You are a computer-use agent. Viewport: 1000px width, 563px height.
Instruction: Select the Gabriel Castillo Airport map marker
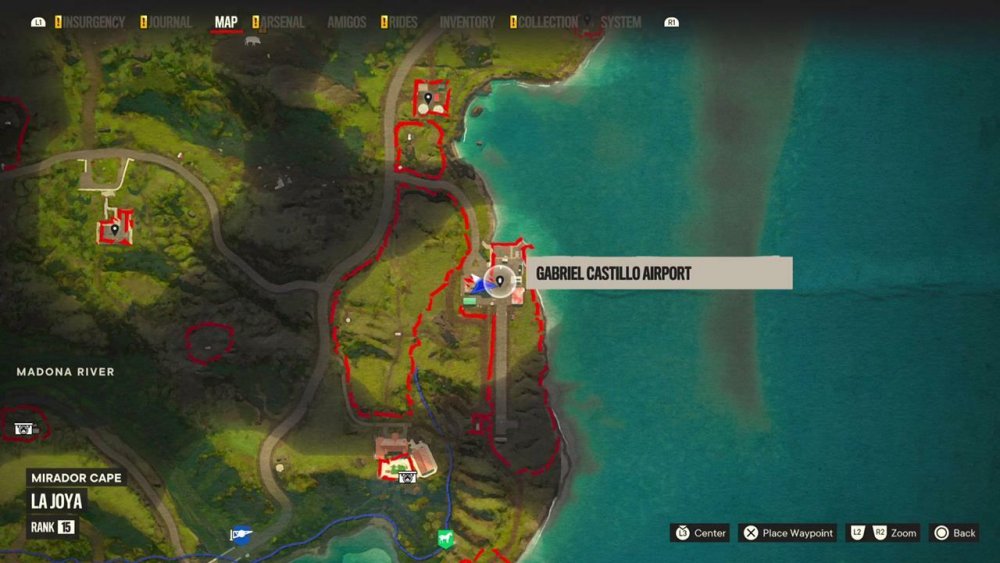(500, 282)
